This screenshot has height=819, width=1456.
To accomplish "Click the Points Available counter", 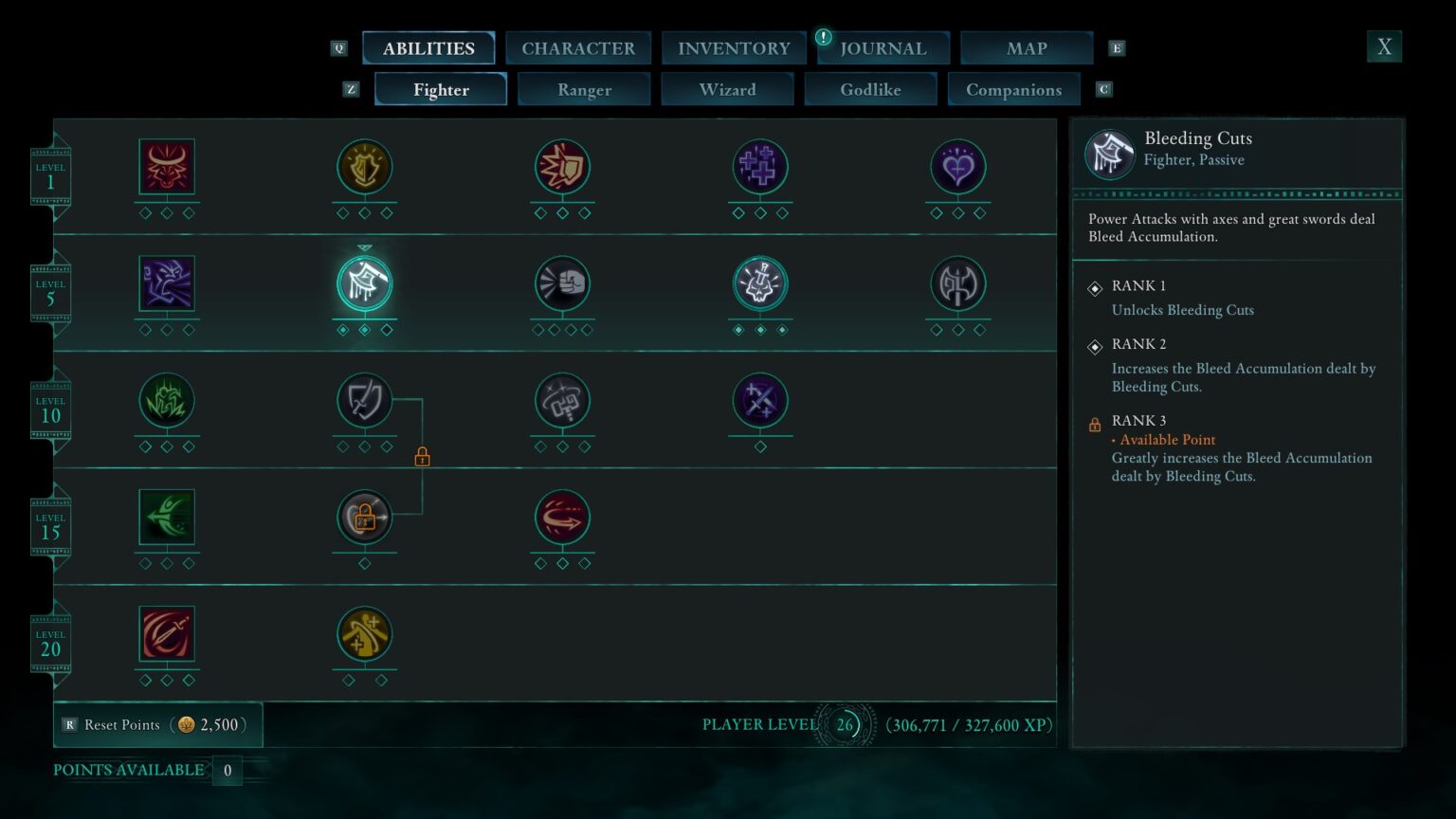I will [140, 770].
